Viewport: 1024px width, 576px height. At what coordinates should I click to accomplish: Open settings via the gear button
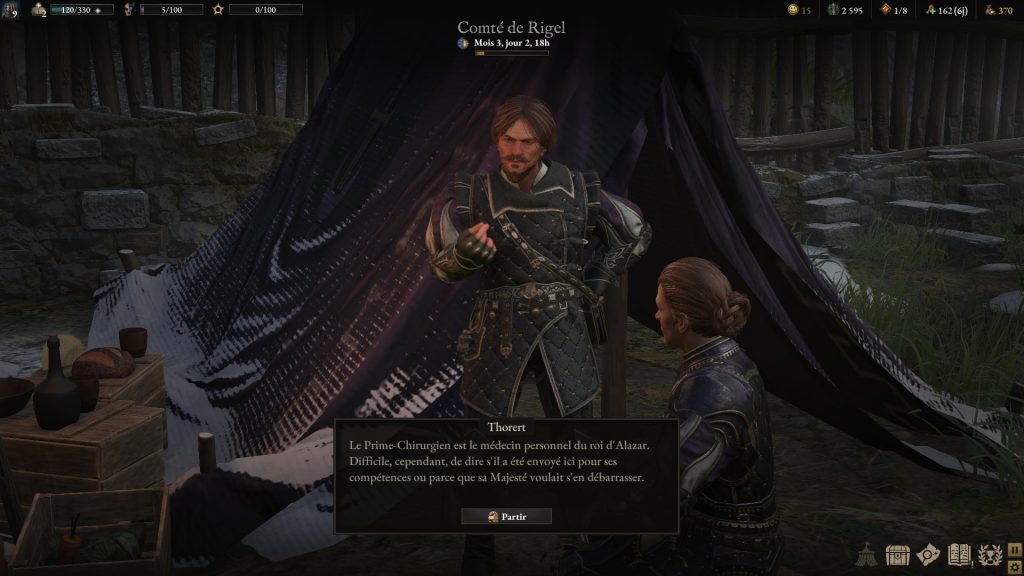[x=1015, y=566]
